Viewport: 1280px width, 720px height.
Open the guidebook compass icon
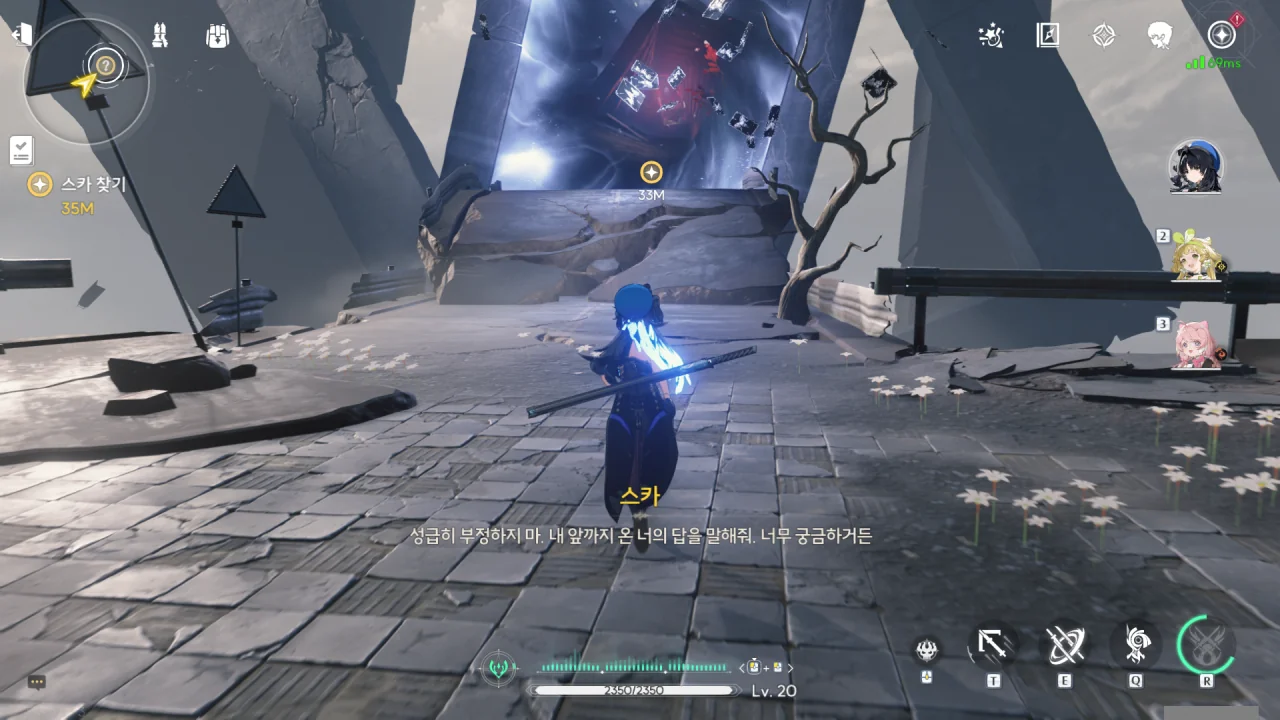[1047, 36]
